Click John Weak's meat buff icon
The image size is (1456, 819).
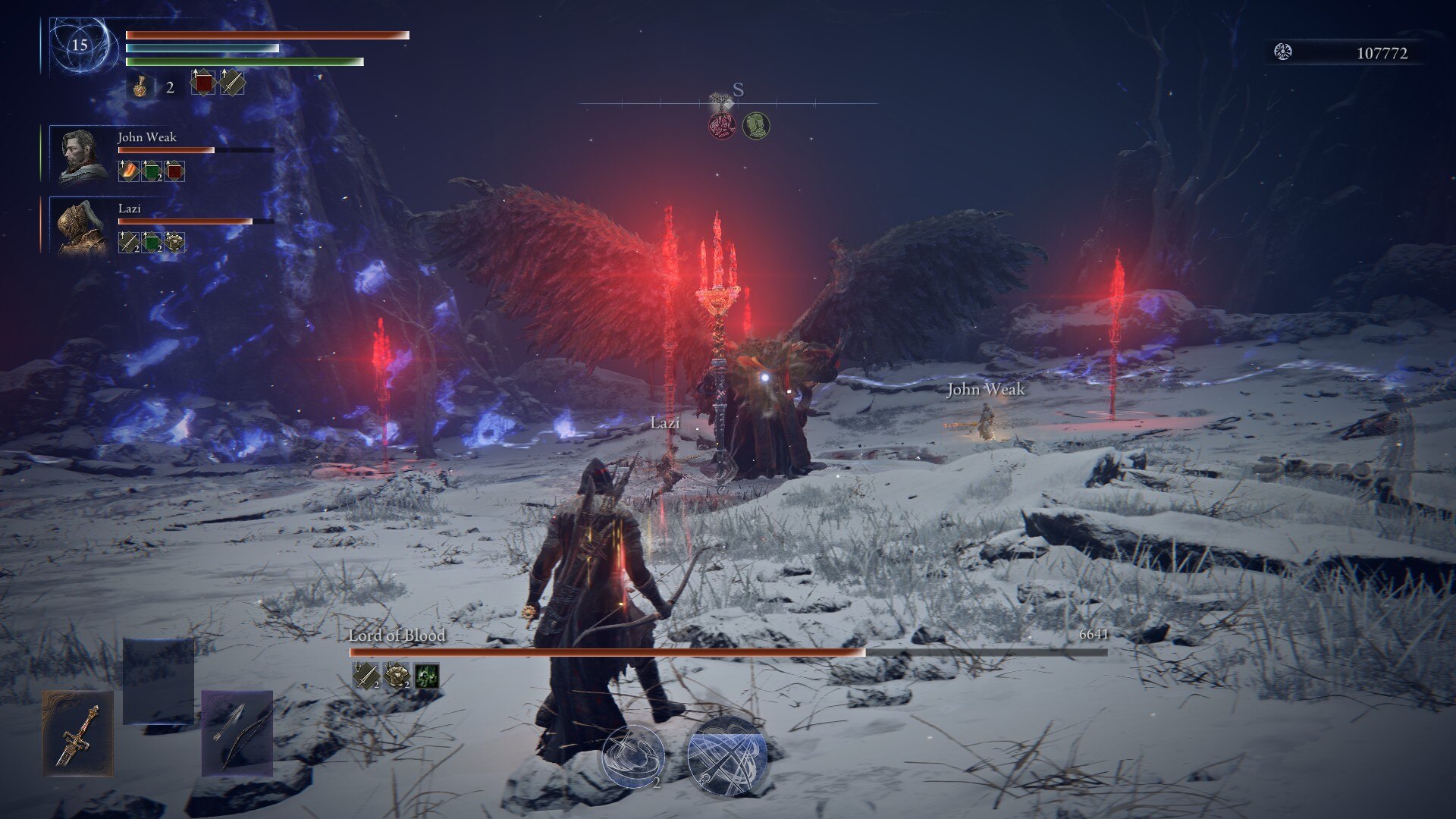pos(127,171)
